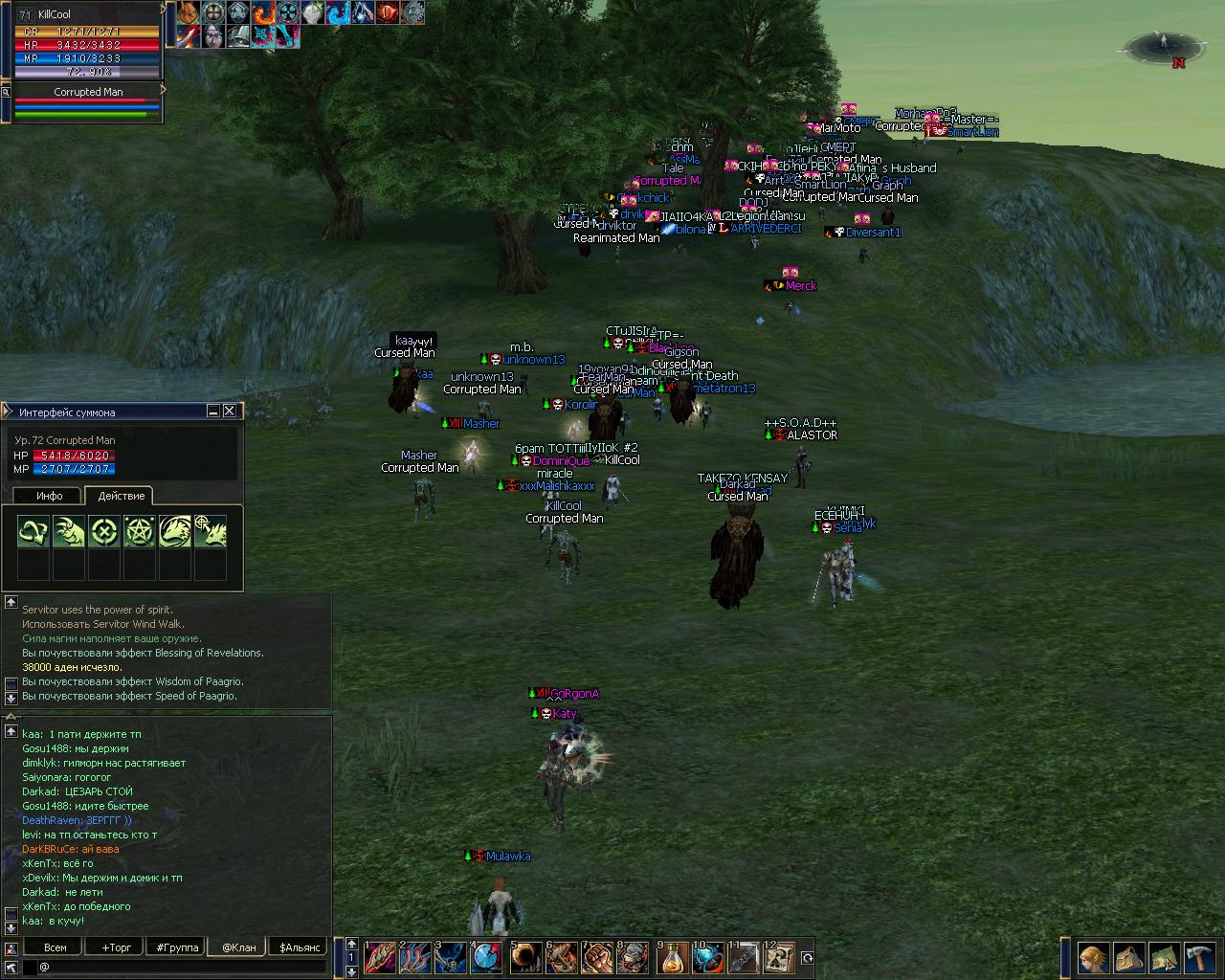Activate the pentagram summon action
The image size is (1225, 980).
(x=140, y=532)
